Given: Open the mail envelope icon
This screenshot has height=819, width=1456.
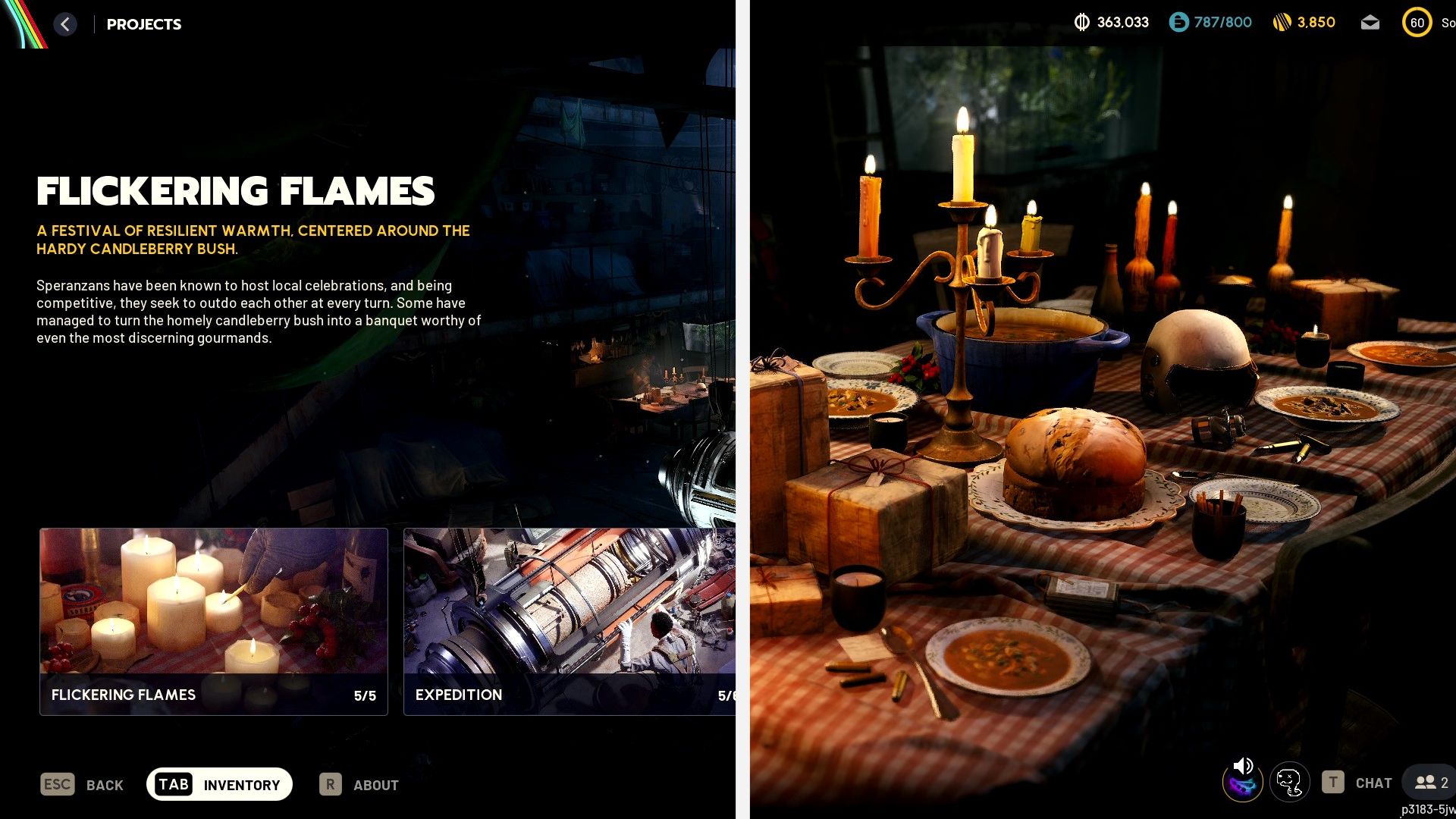Looking at the screenshot, I should pos(1371,23).
